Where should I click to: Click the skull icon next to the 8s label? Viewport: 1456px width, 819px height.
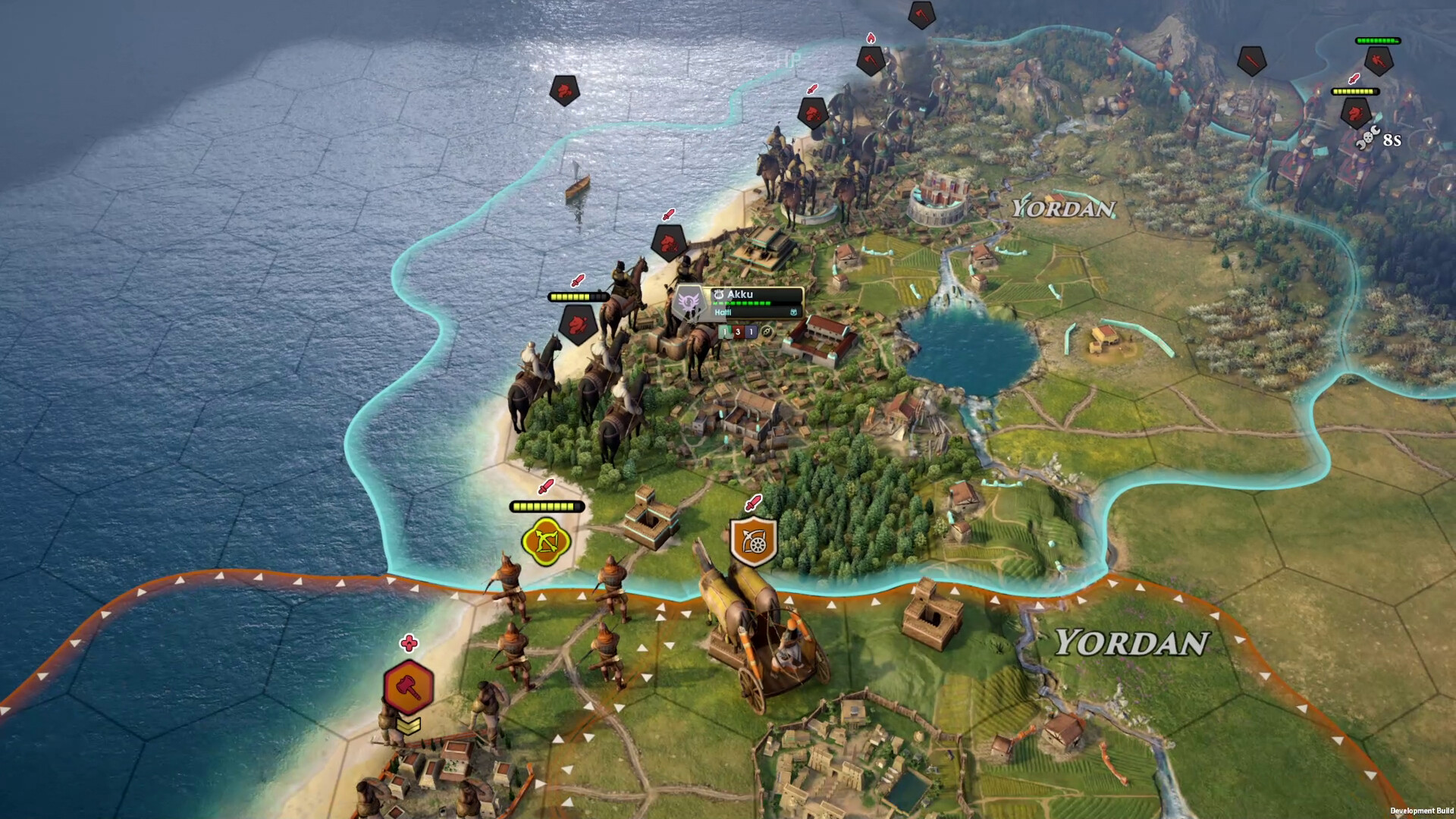(x=1368, y=137)
